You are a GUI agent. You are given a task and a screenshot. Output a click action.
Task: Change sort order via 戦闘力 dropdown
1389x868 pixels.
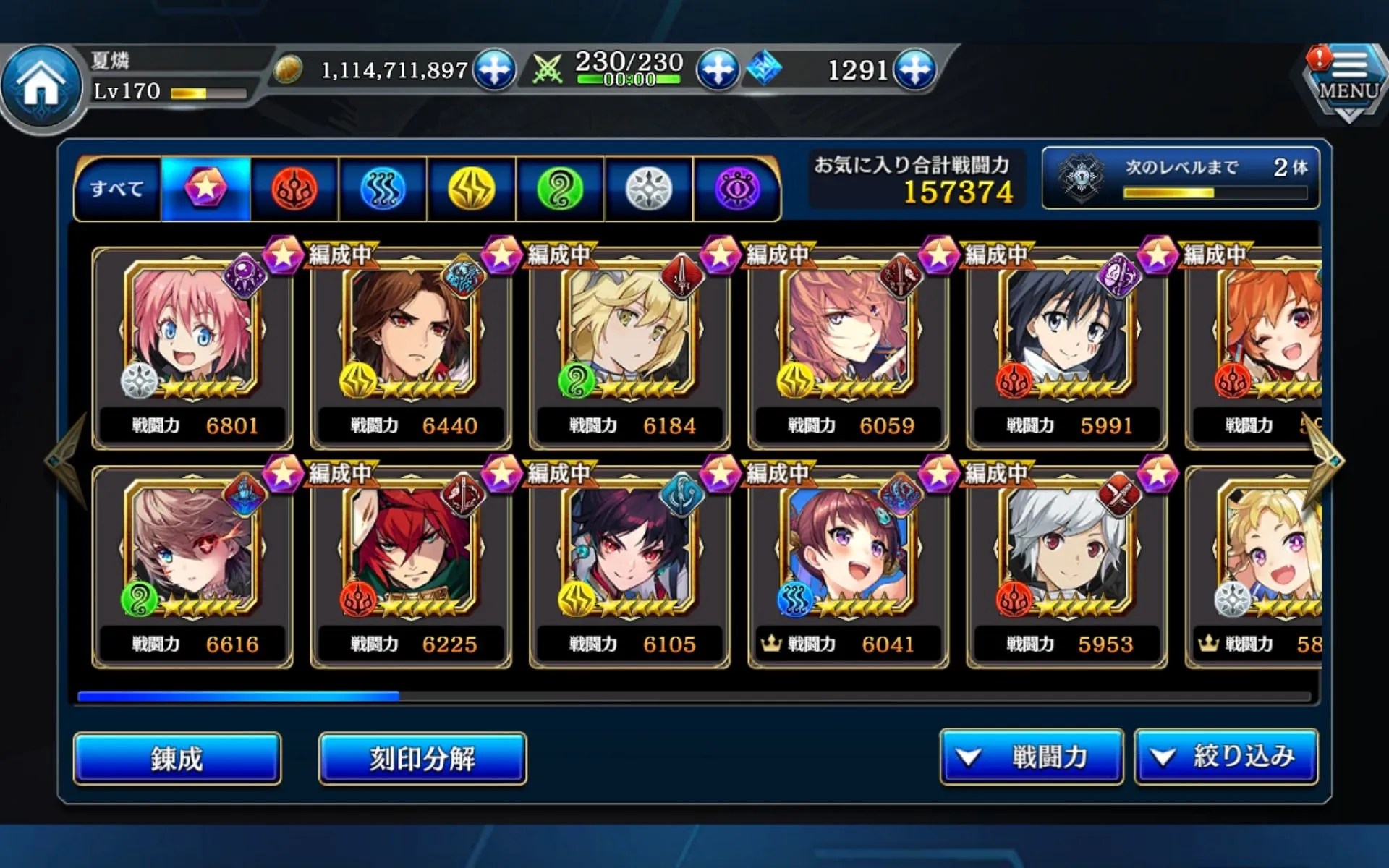pos(1032,757)
